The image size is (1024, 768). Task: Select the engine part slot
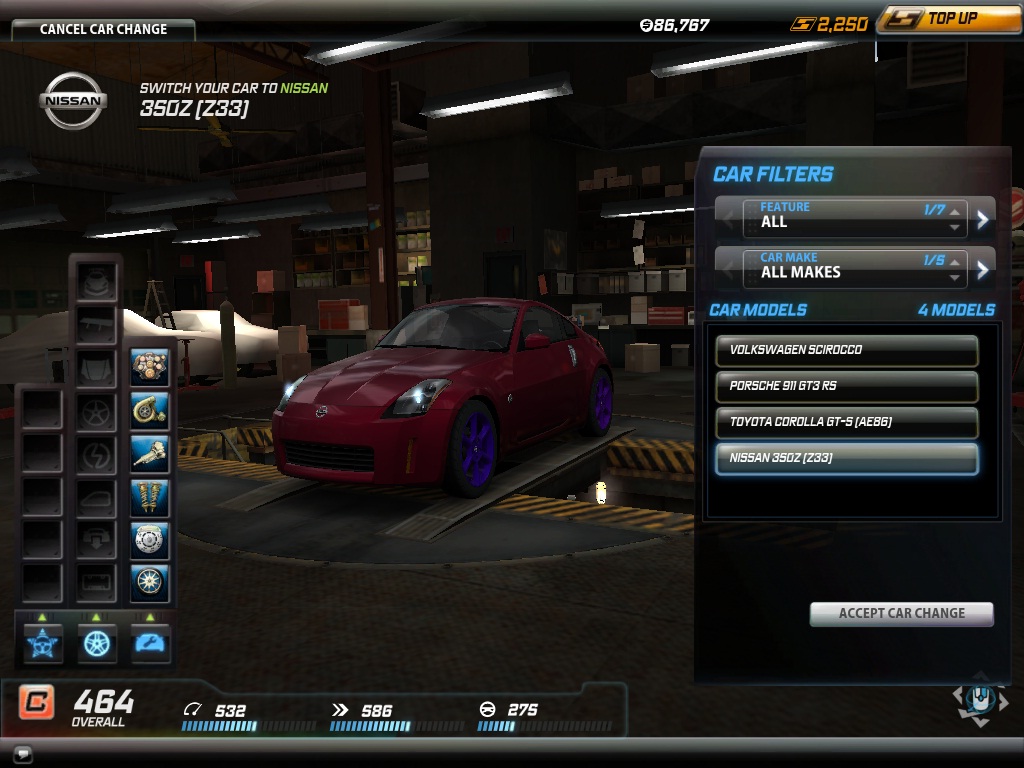point(150,368)
